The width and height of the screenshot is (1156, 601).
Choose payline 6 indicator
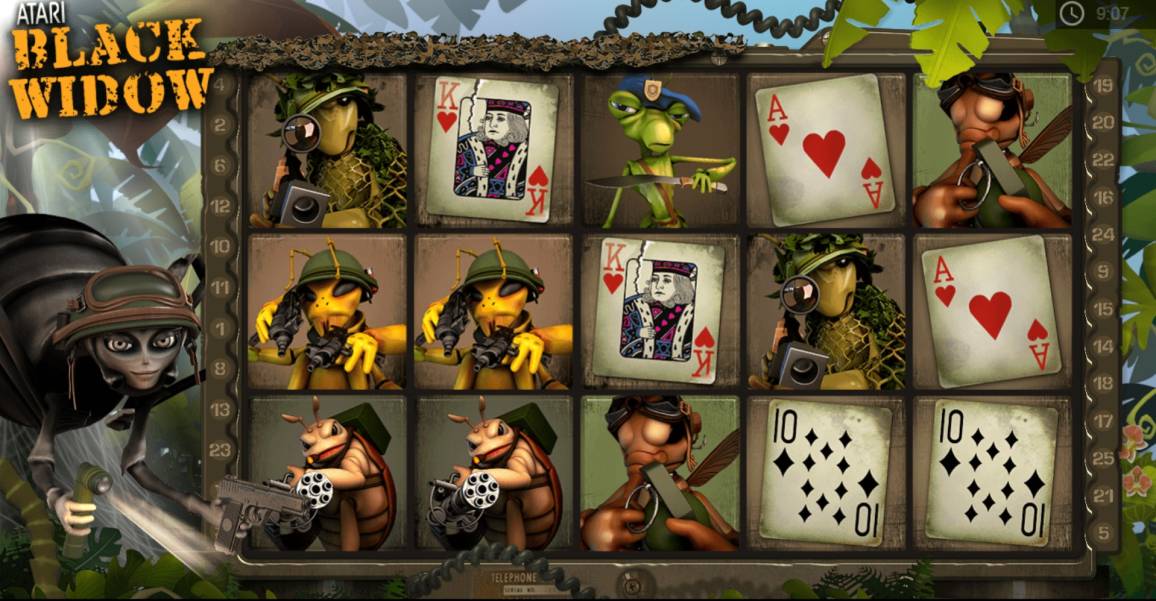[219, 165]
